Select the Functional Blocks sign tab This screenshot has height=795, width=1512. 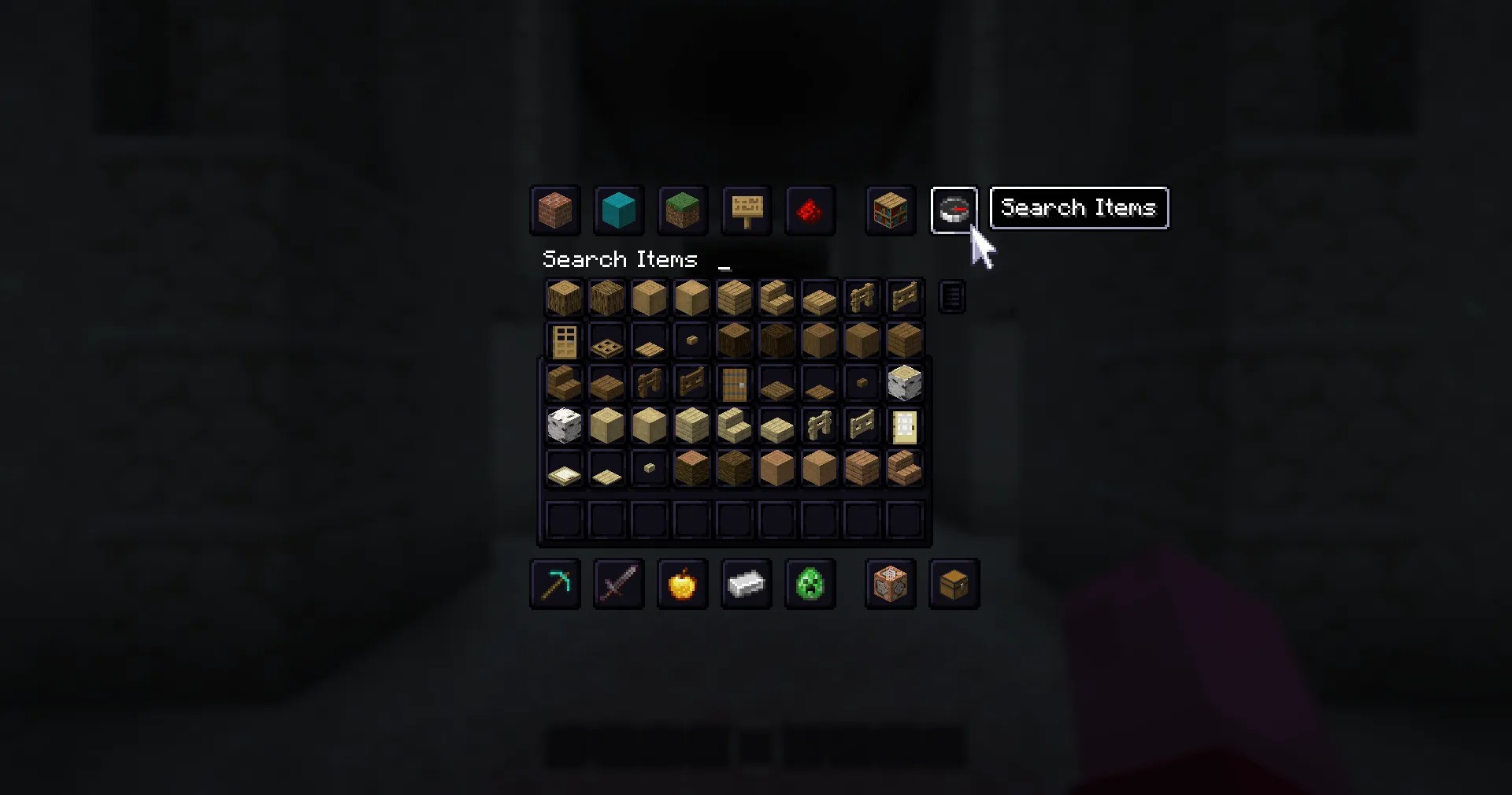746,210
